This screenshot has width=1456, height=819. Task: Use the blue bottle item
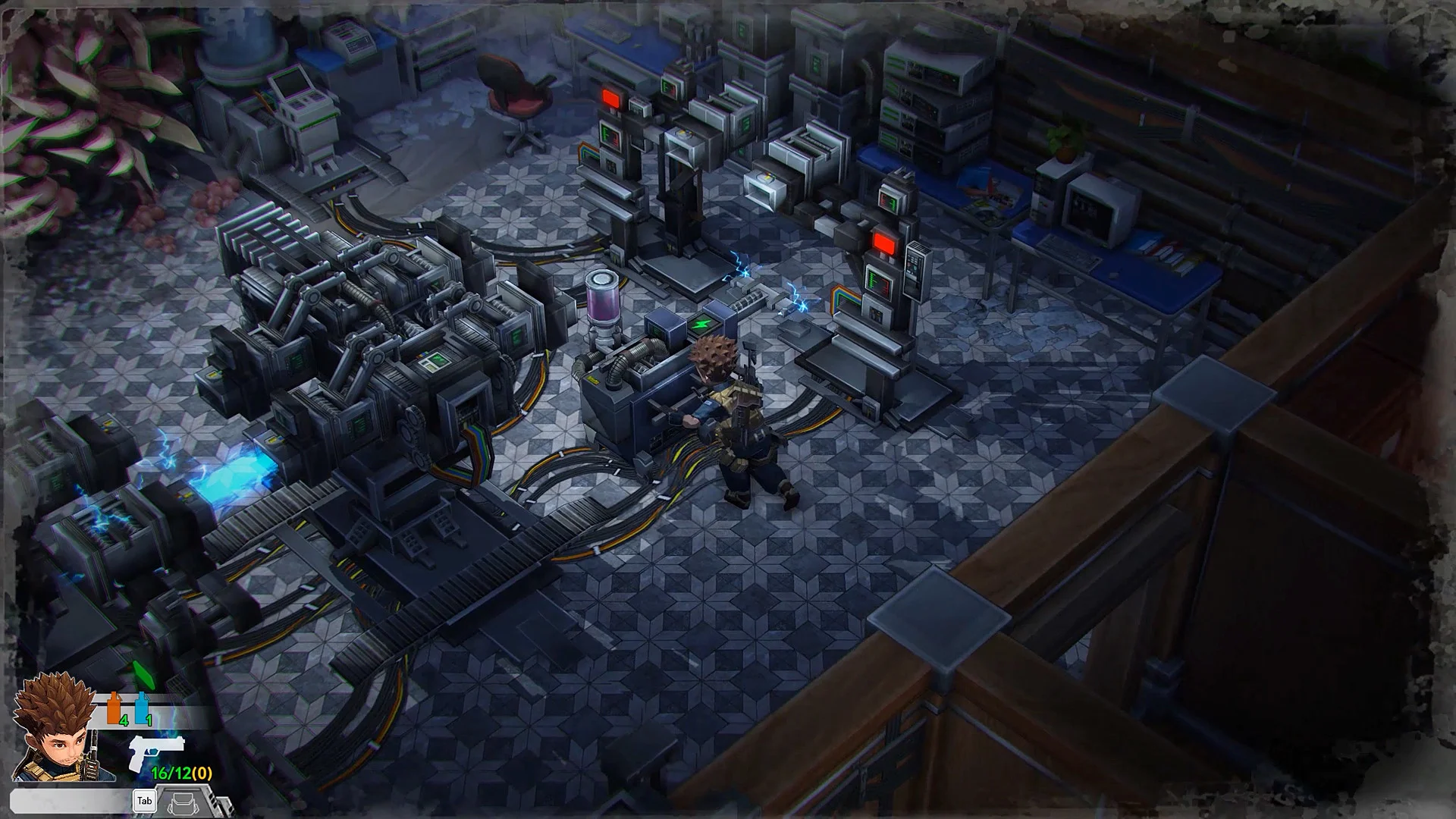tap(141, 708)
